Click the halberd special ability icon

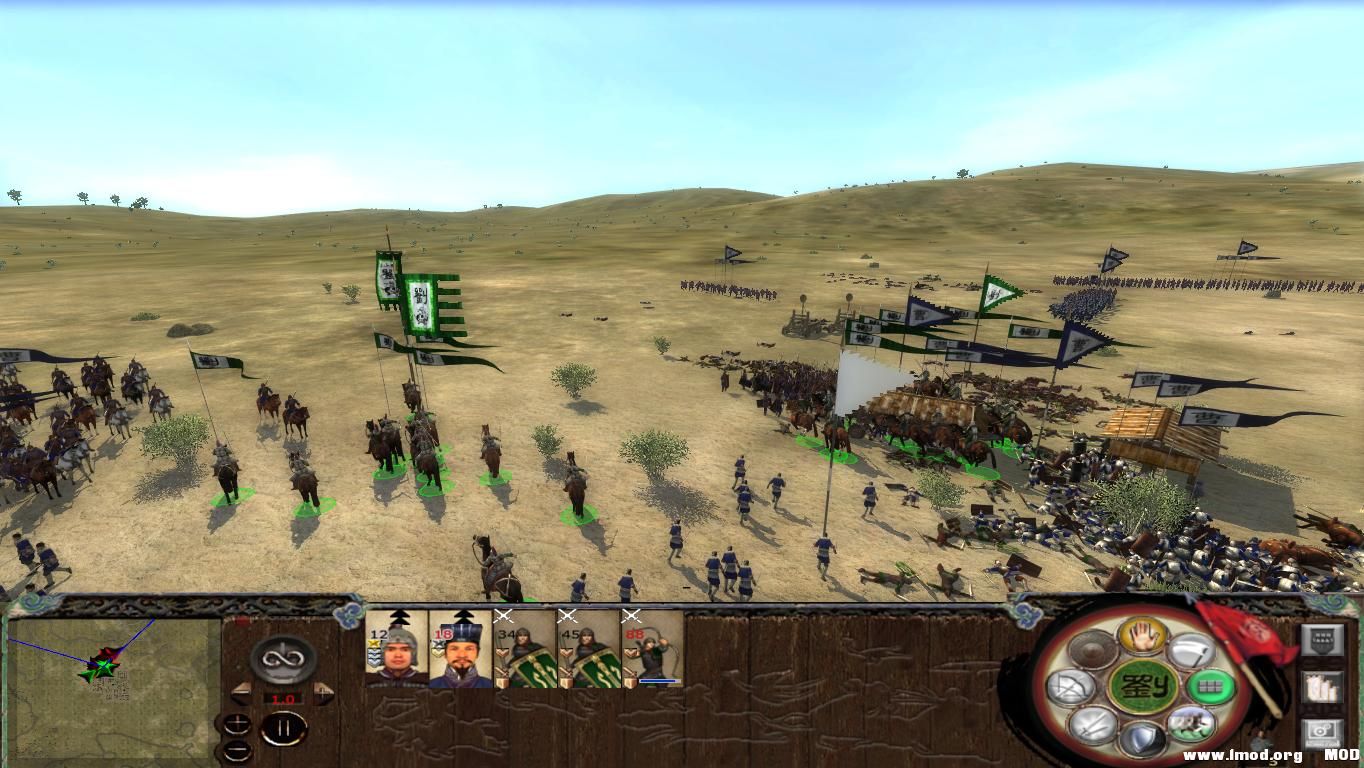tap(1194, 650)
